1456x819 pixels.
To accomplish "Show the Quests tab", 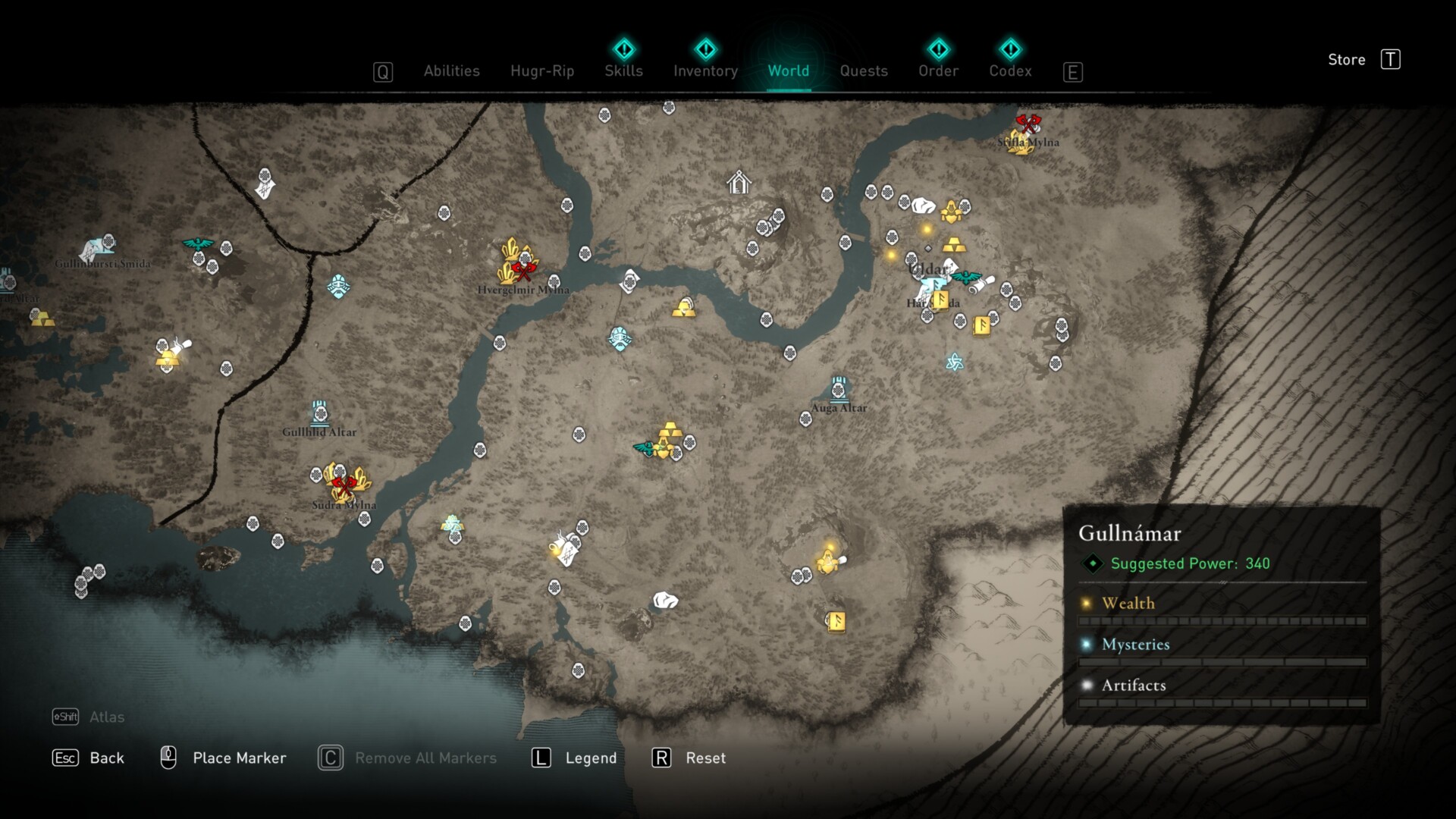I will (x=864, y=71).
